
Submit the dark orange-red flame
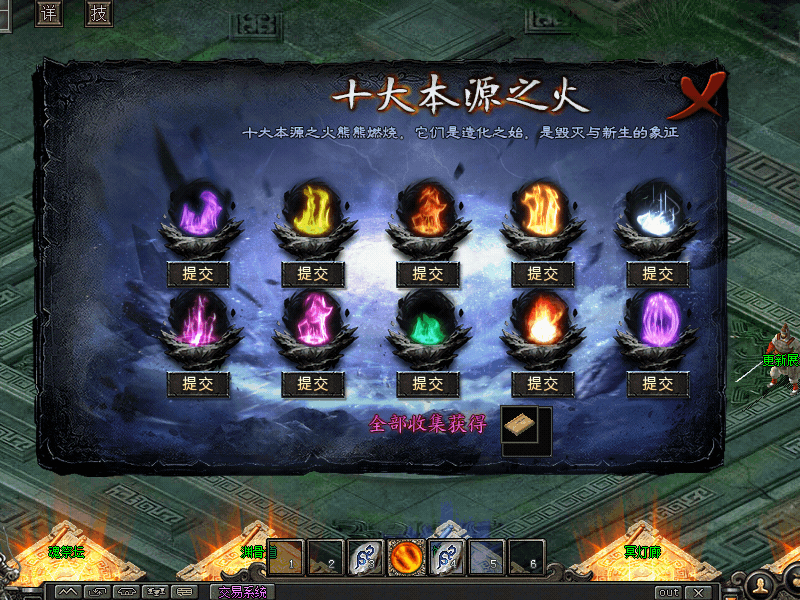coord(428,274)
